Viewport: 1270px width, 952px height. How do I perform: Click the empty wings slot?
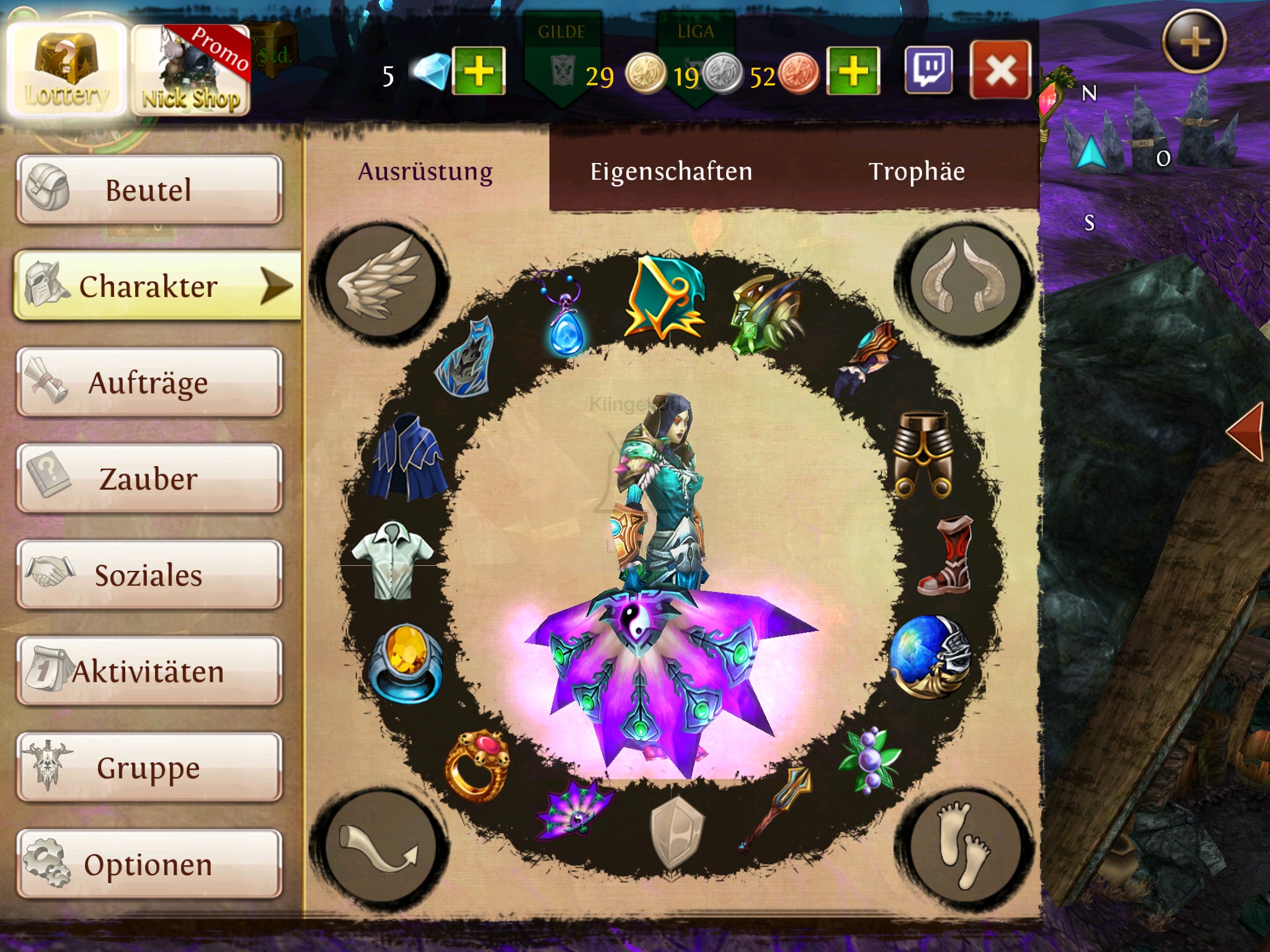(x=379, y=280)
